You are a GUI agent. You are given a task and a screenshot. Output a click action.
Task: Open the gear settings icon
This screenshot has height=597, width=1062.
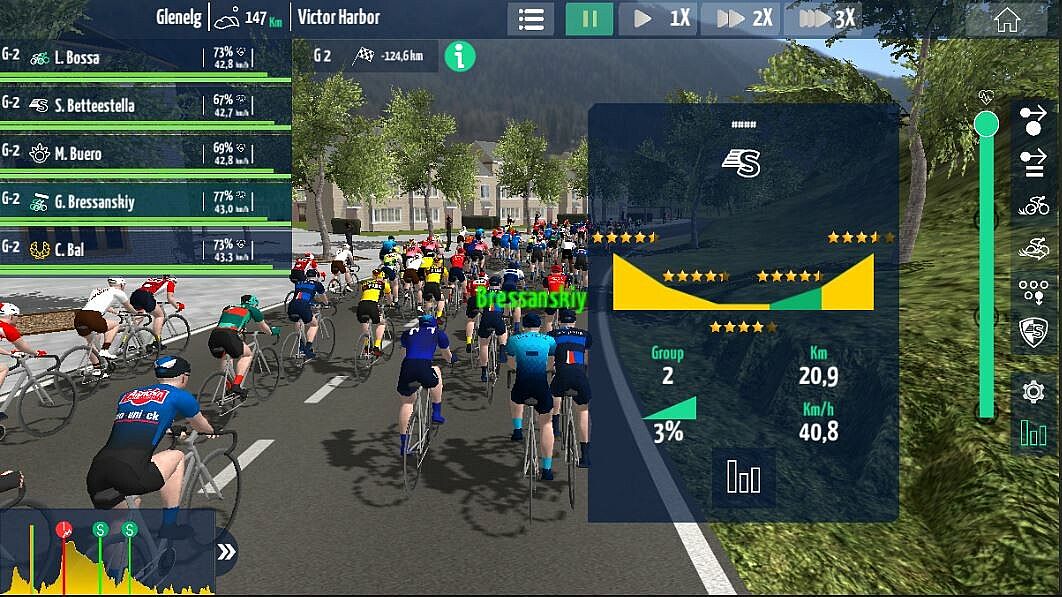tap(1034, 391)
